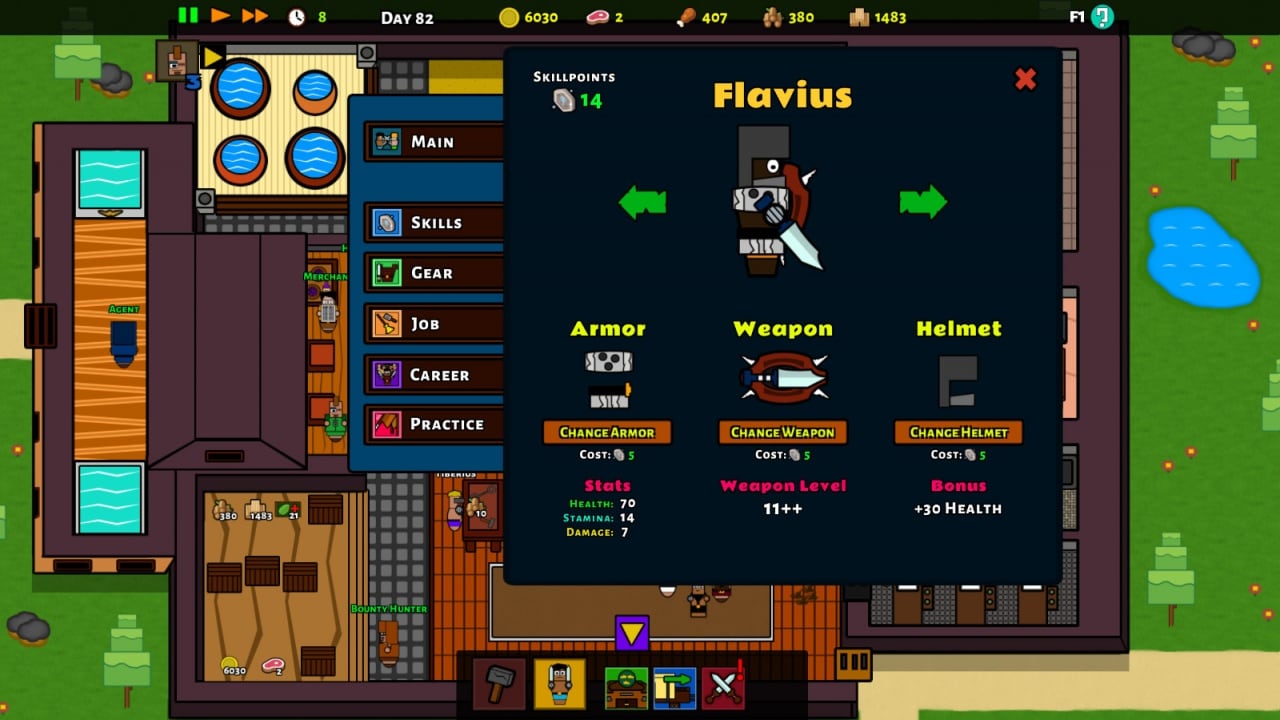The width and height of the screenshot is (1280, 720).
Task: Open the Main menu entry
Action: click(435, 142)
